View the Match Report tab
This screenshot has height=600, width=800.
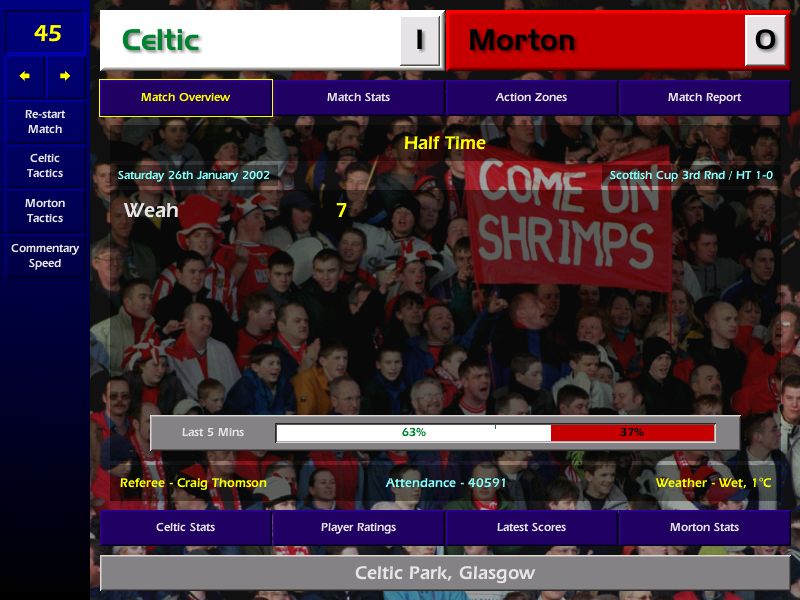coord(704,98)
